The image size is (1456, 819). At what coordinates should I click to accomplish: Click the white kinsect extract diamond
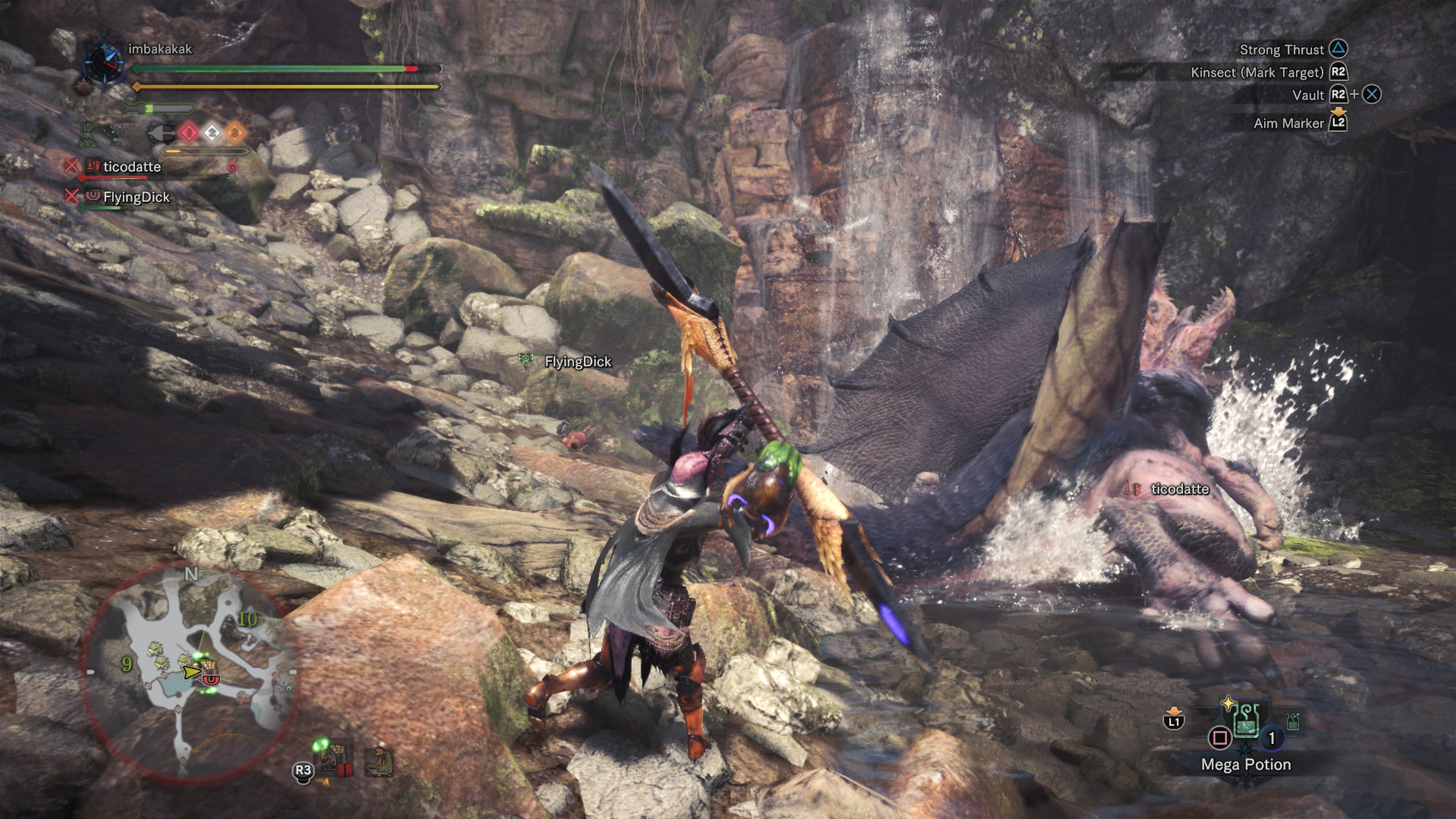point(212,133)
